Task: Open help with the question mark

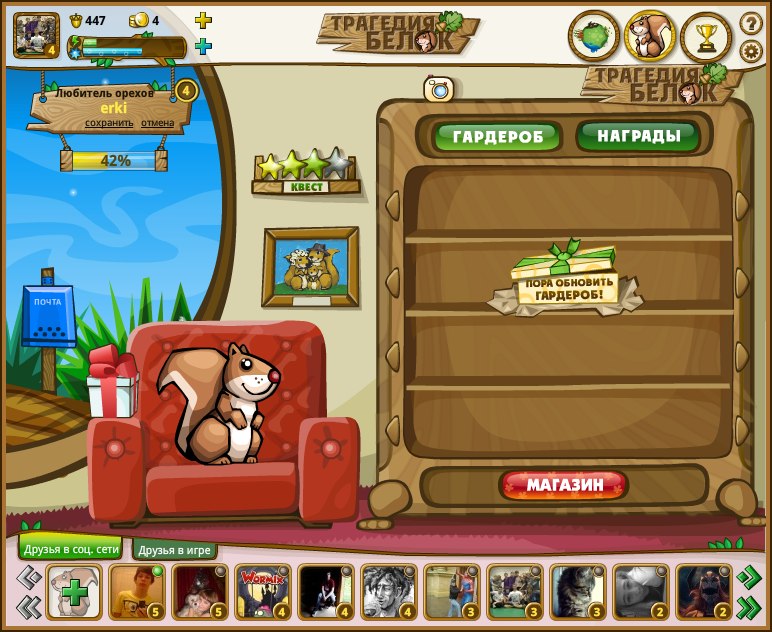Action: (751, 23)
